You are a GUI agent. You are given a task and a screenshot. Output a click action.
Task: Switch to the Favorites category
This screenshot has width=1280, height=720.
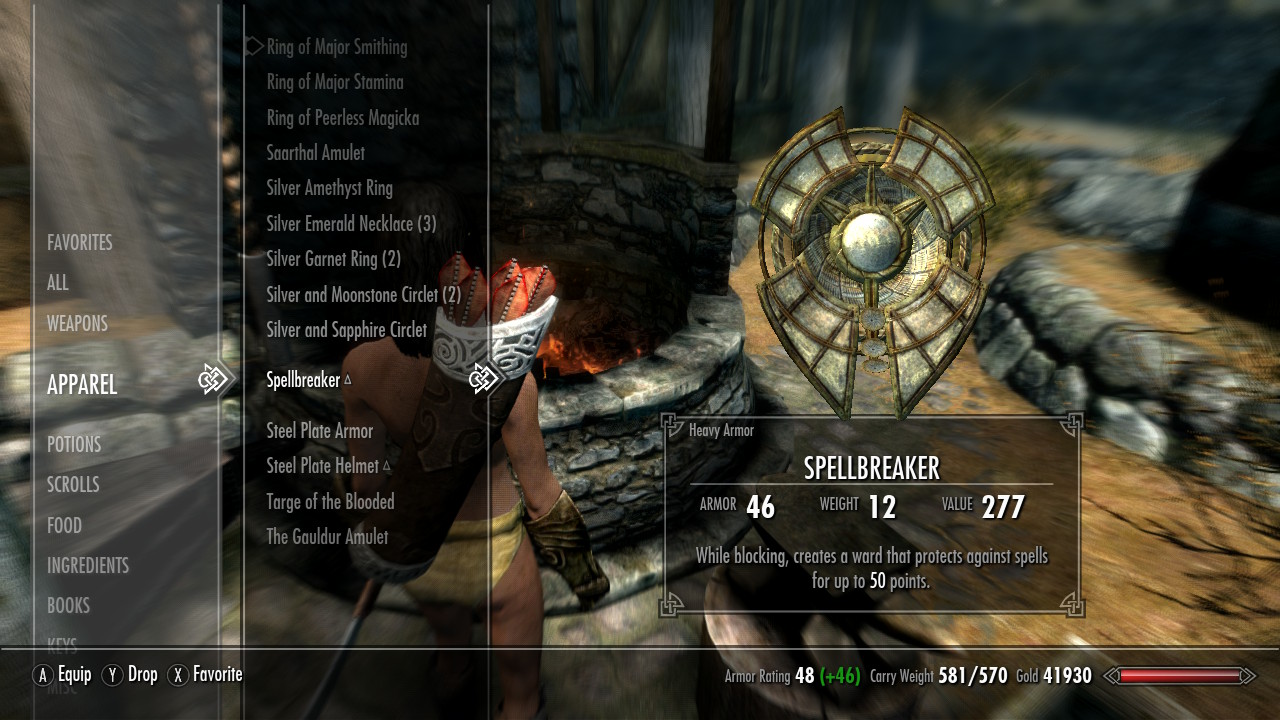point(79,243)
